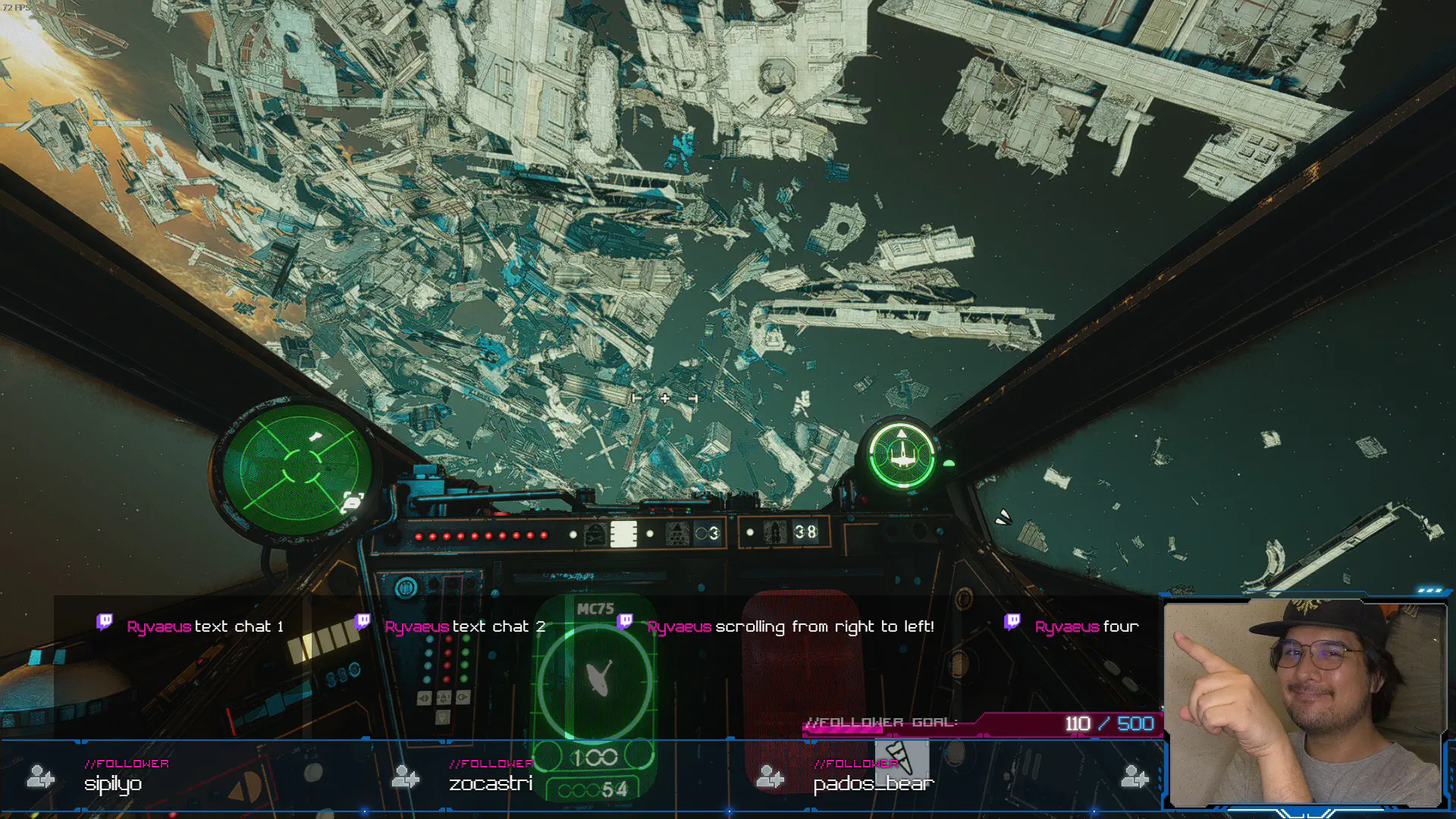Screen dimensions: 1456x819
Task: Select the zocastri follower entry
Action: (x=490, y=783)
